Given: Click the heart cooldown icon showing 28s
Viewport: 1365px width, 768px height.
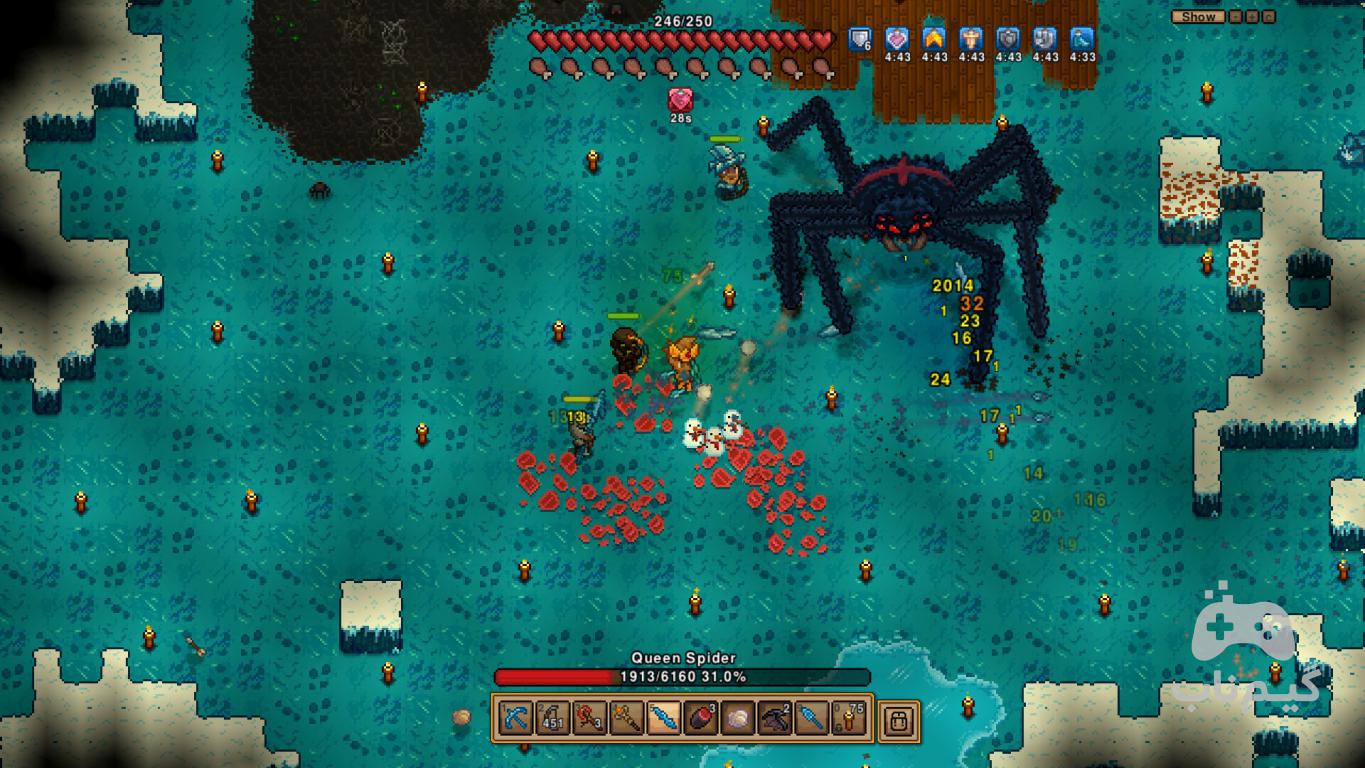Looking at the screenshot, I should (x=680, y=100).
